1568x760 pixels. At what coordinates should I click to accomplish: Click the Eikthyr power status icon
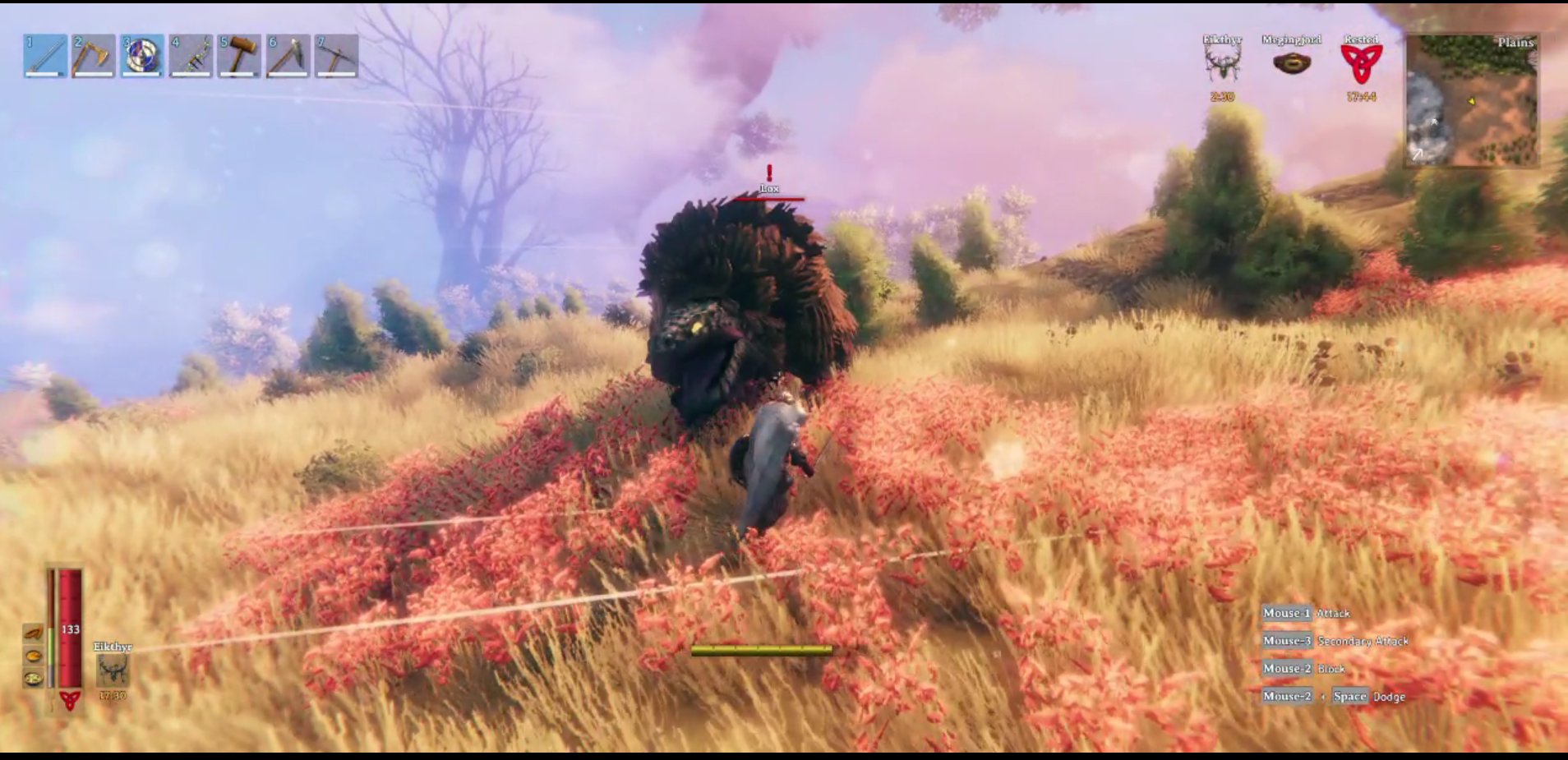click(1222, 62)
